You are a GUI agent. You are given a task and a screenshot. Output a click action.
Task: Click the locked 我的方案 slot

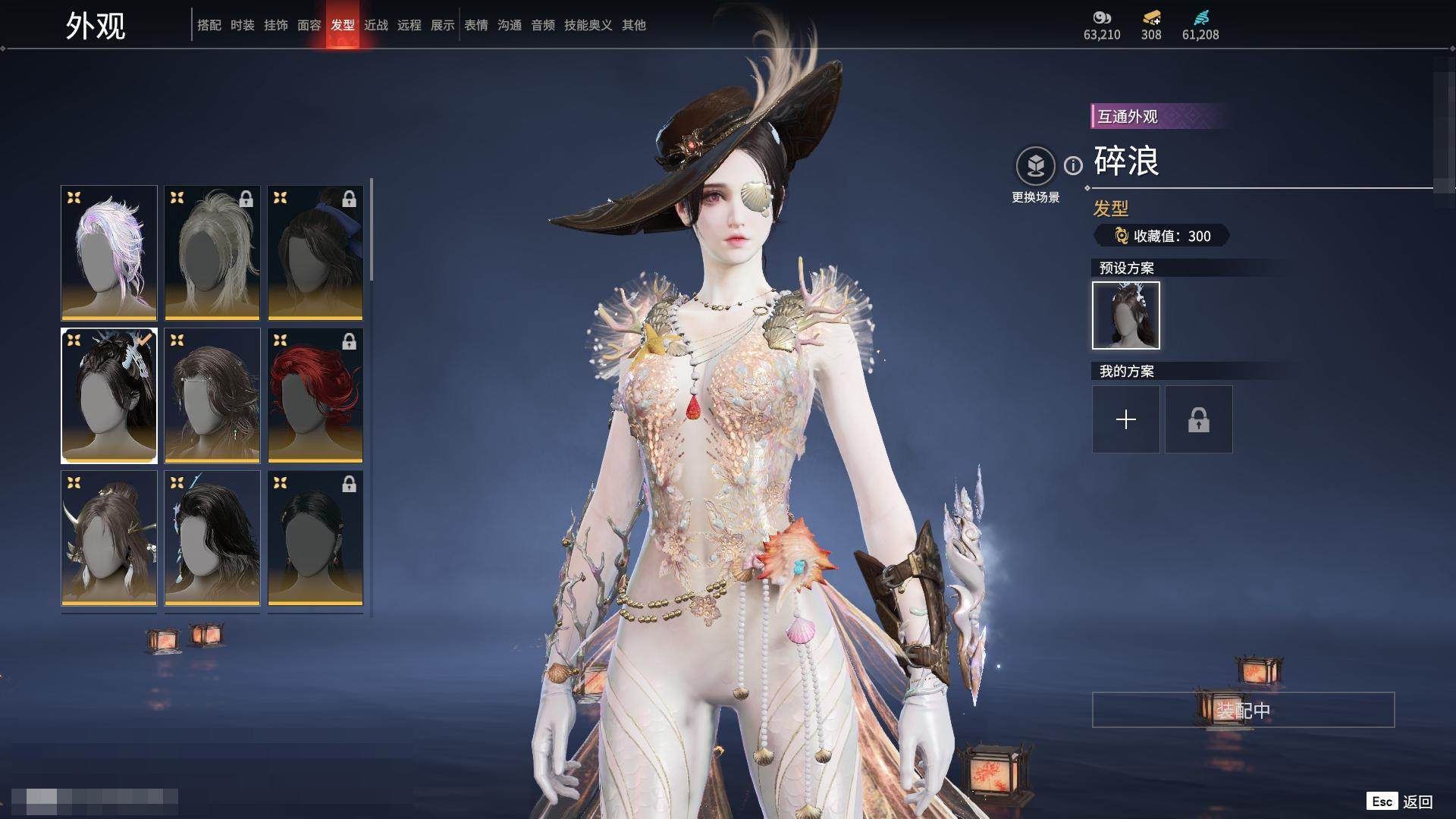pyautogui.click(x=1198, y=419)
